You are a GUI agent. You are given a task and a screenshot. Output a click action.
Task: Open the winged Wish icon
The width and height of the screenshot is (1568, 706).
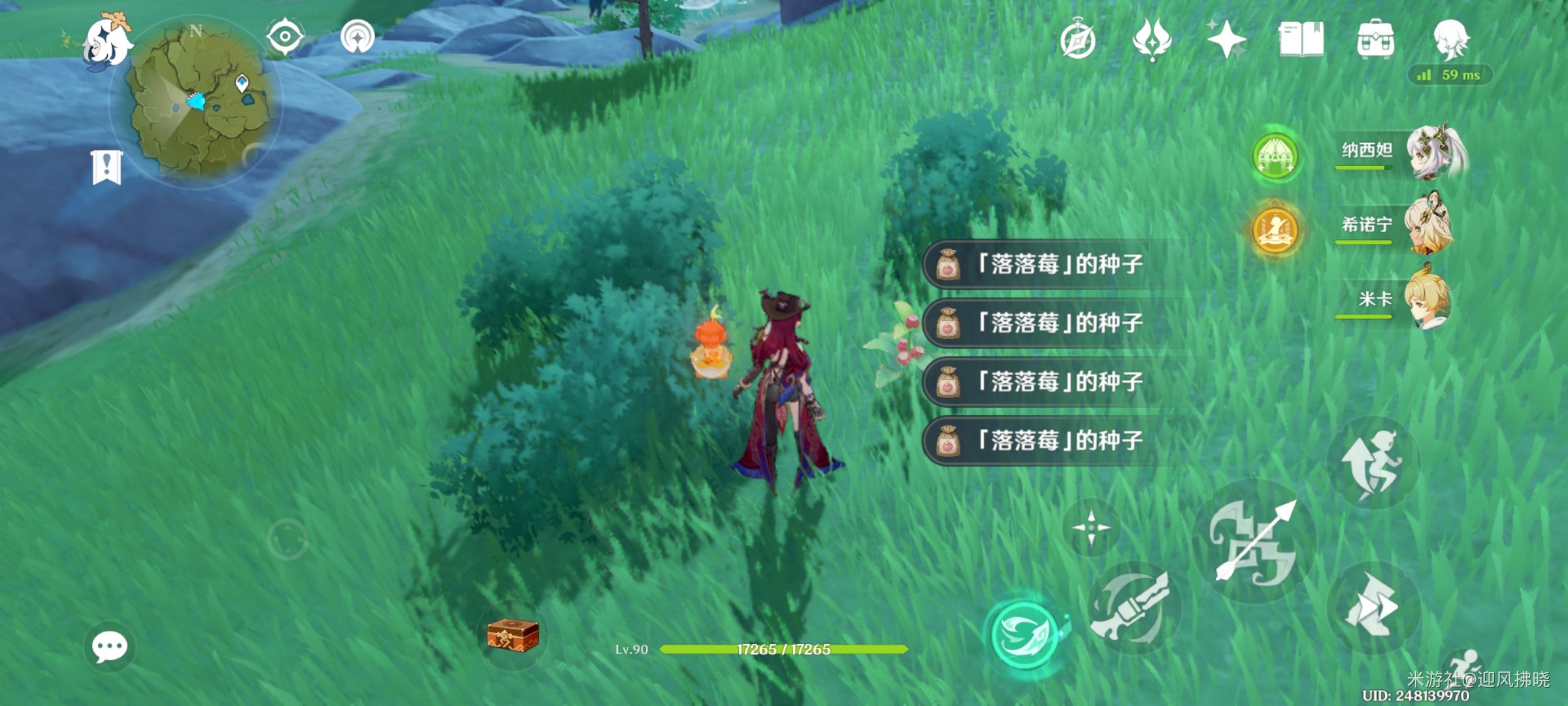(1152, 39)
